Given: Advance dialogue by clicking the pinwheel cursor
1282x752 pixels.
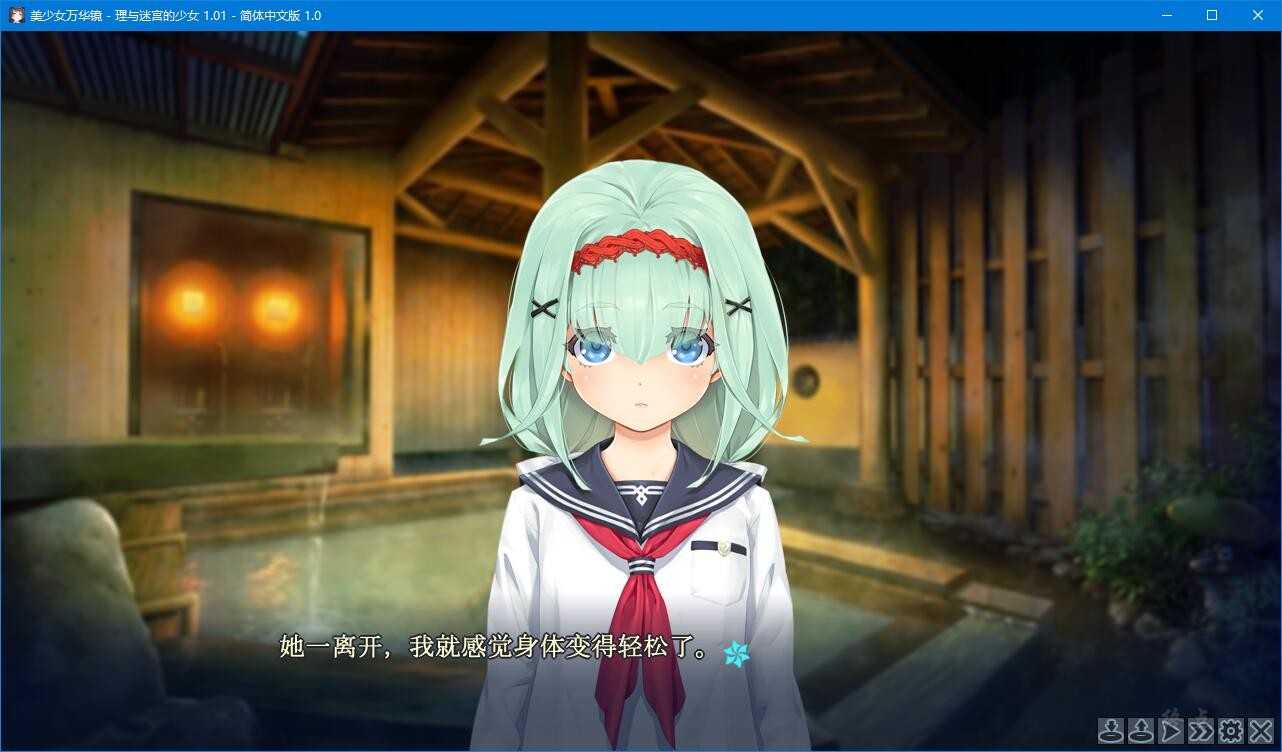Looking at the screenshot, I should click(736, 652).
